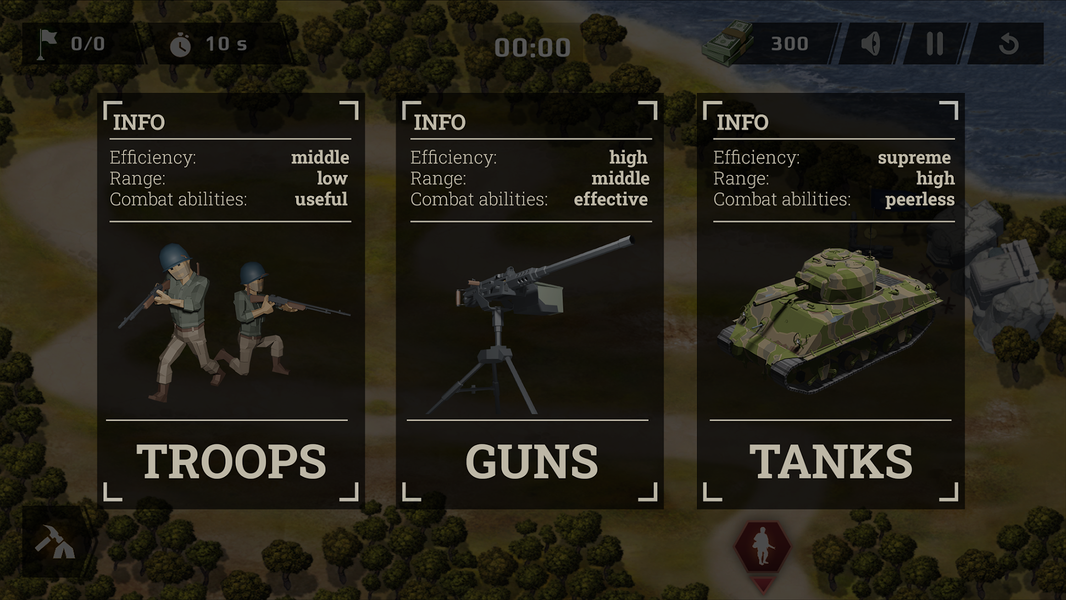Viewport: 1066px width, 600px height.
Task: Restart the level with the circular arrow
Action: pos(1008,45)
